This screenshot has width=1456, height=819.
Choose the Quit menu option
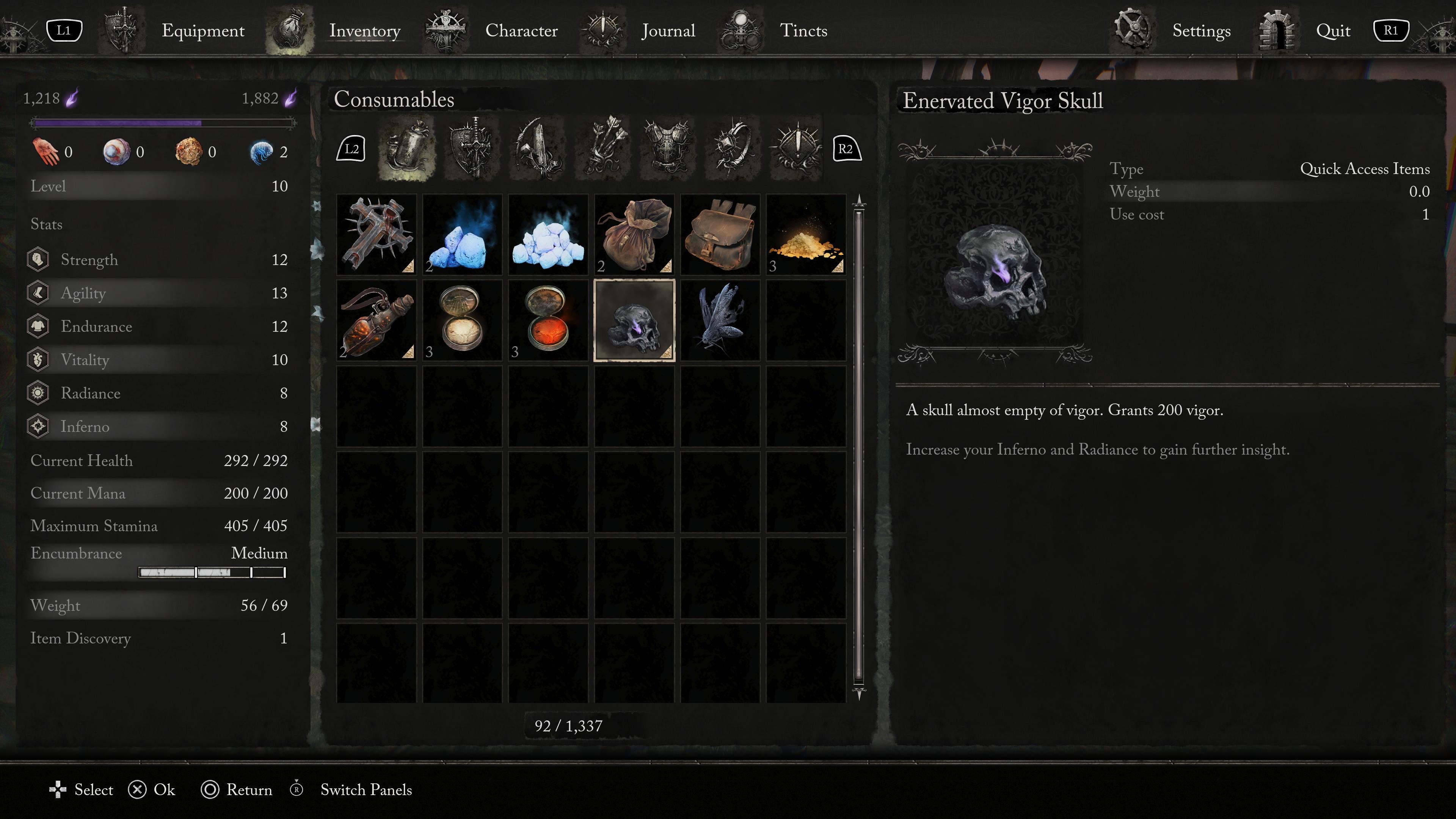point(1332,30)
